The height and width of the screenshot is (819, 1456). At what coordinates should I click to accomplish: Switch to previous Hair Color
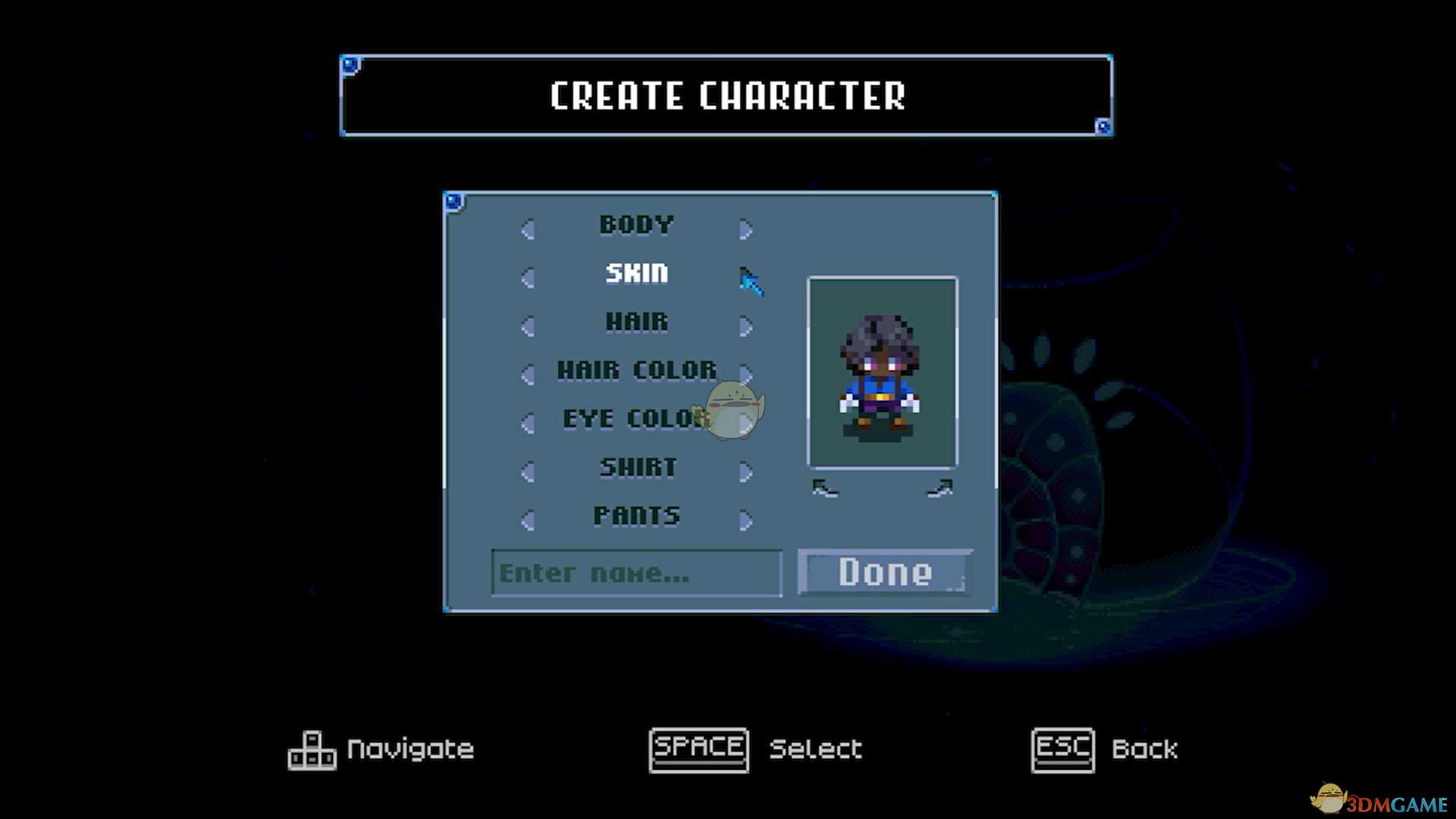point(528,375)
